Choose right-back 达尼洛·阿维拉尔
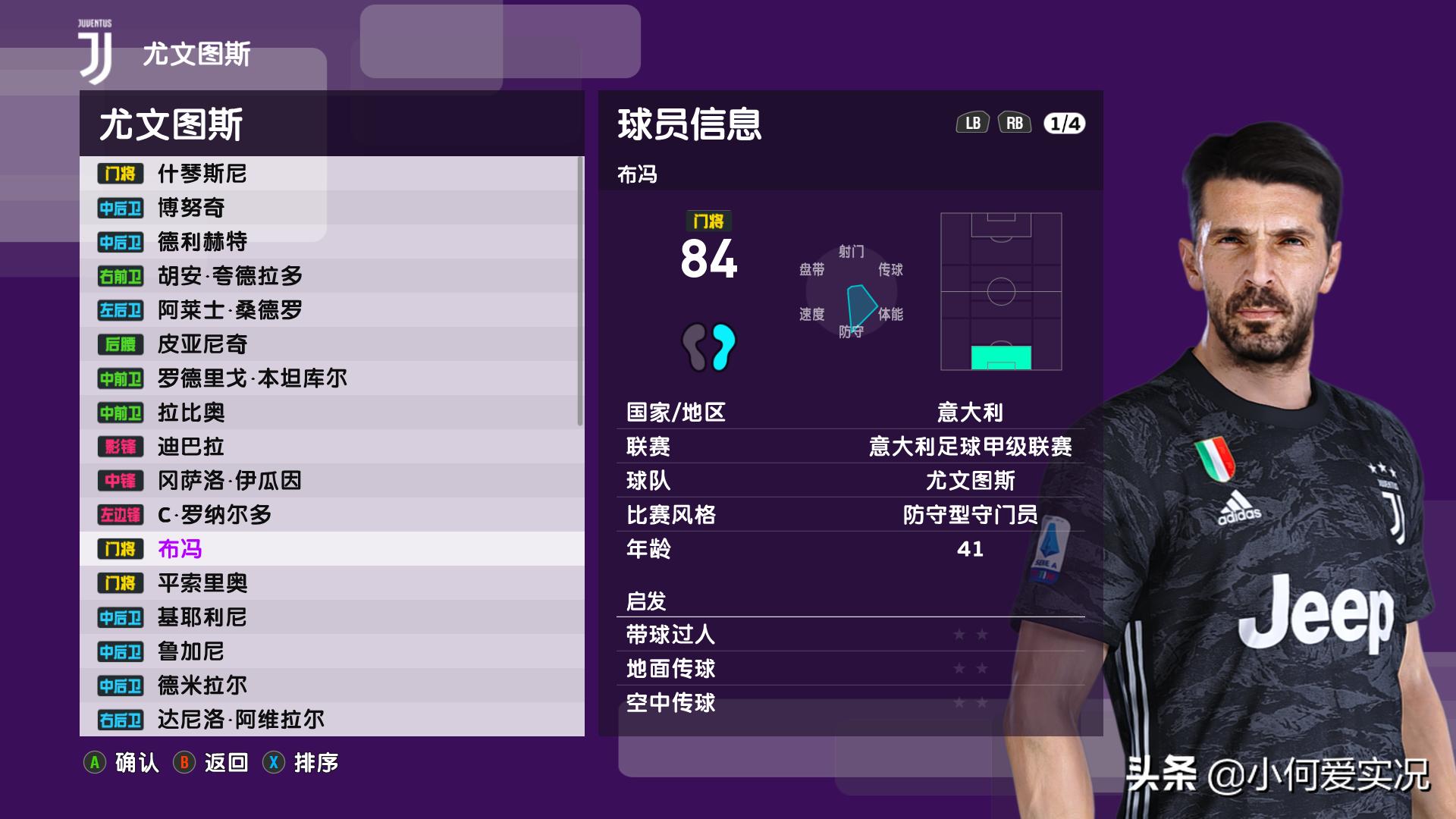1456x819 pixels. pos(331,720)
